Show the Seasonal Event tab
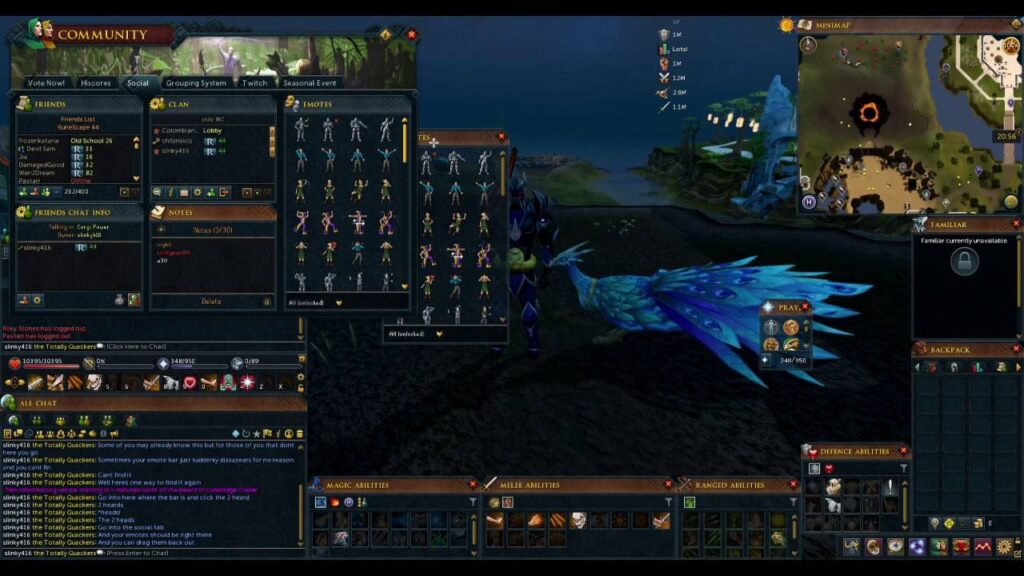The image size is (1024, 576). [x=309, y=83]
